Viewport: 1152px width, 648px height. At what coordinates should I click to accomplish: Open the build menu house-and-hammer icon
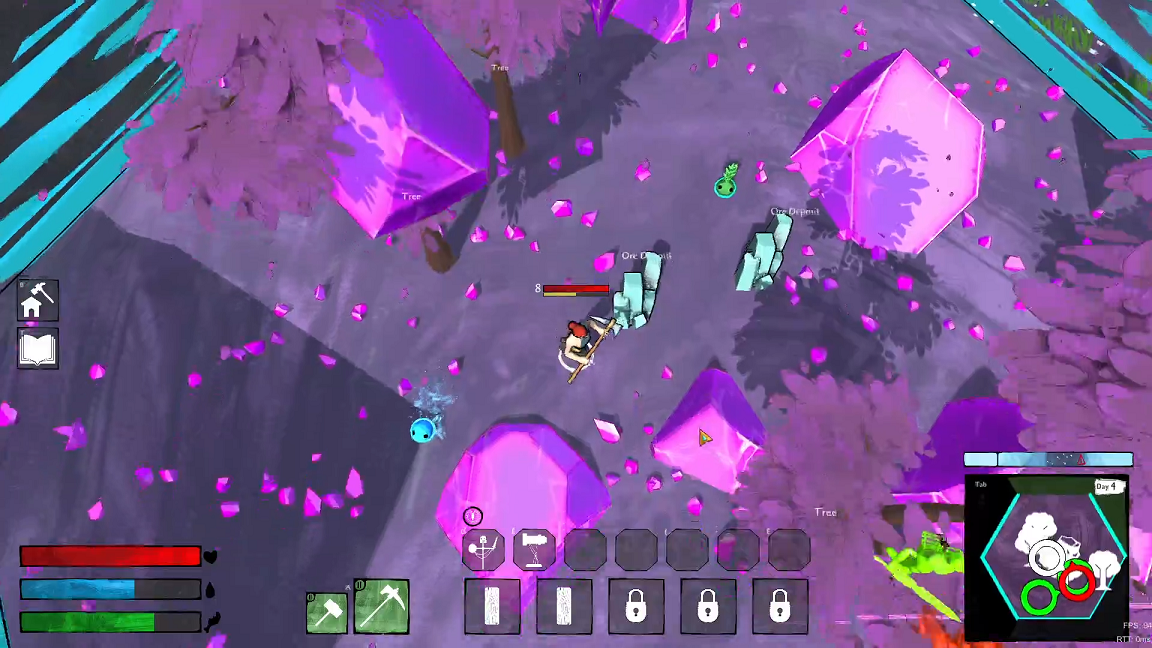tap(38, 300)
